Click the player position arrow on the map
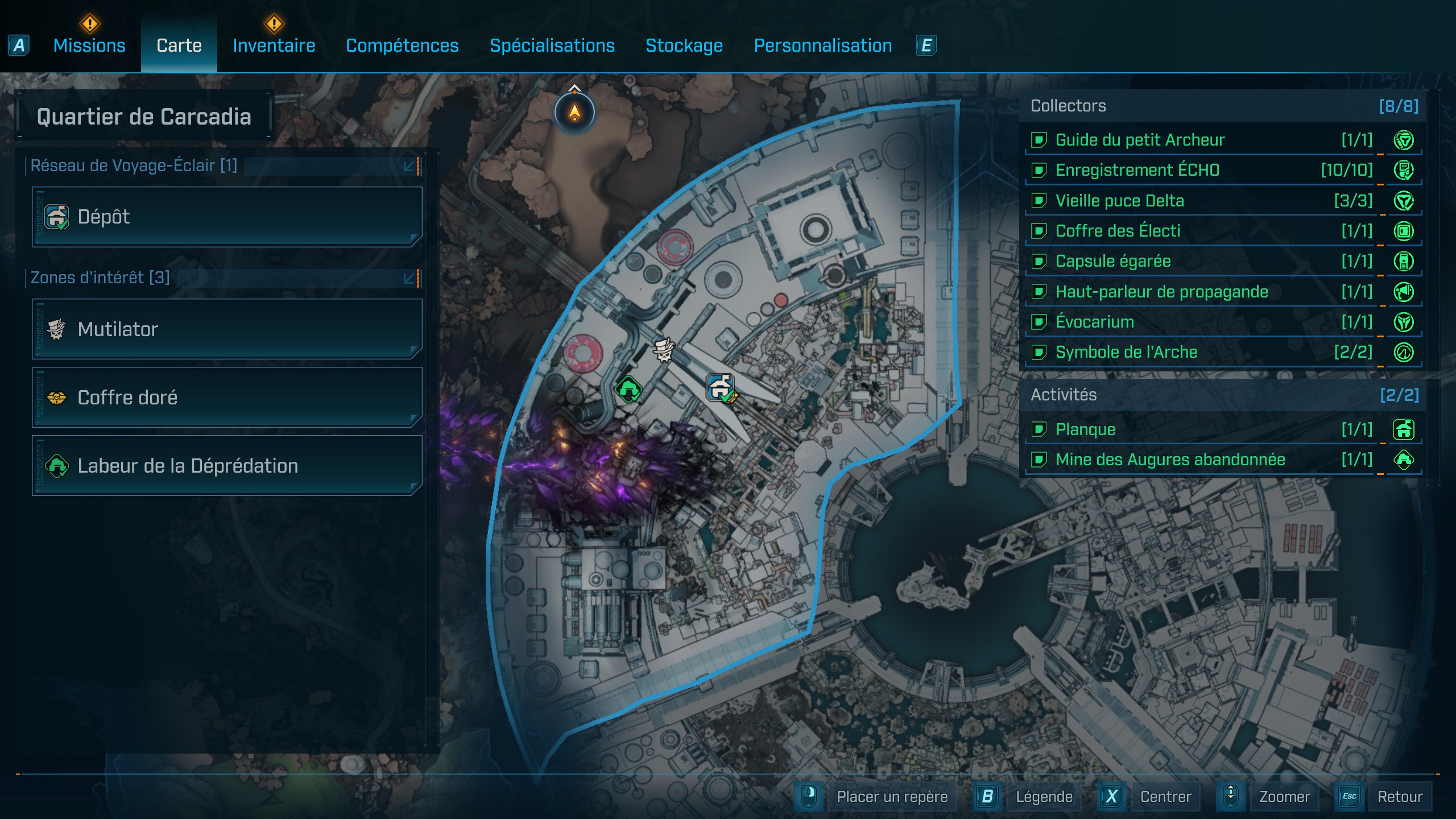The width and height of the screenshot is (1456, 819). (x=574, y=112)
